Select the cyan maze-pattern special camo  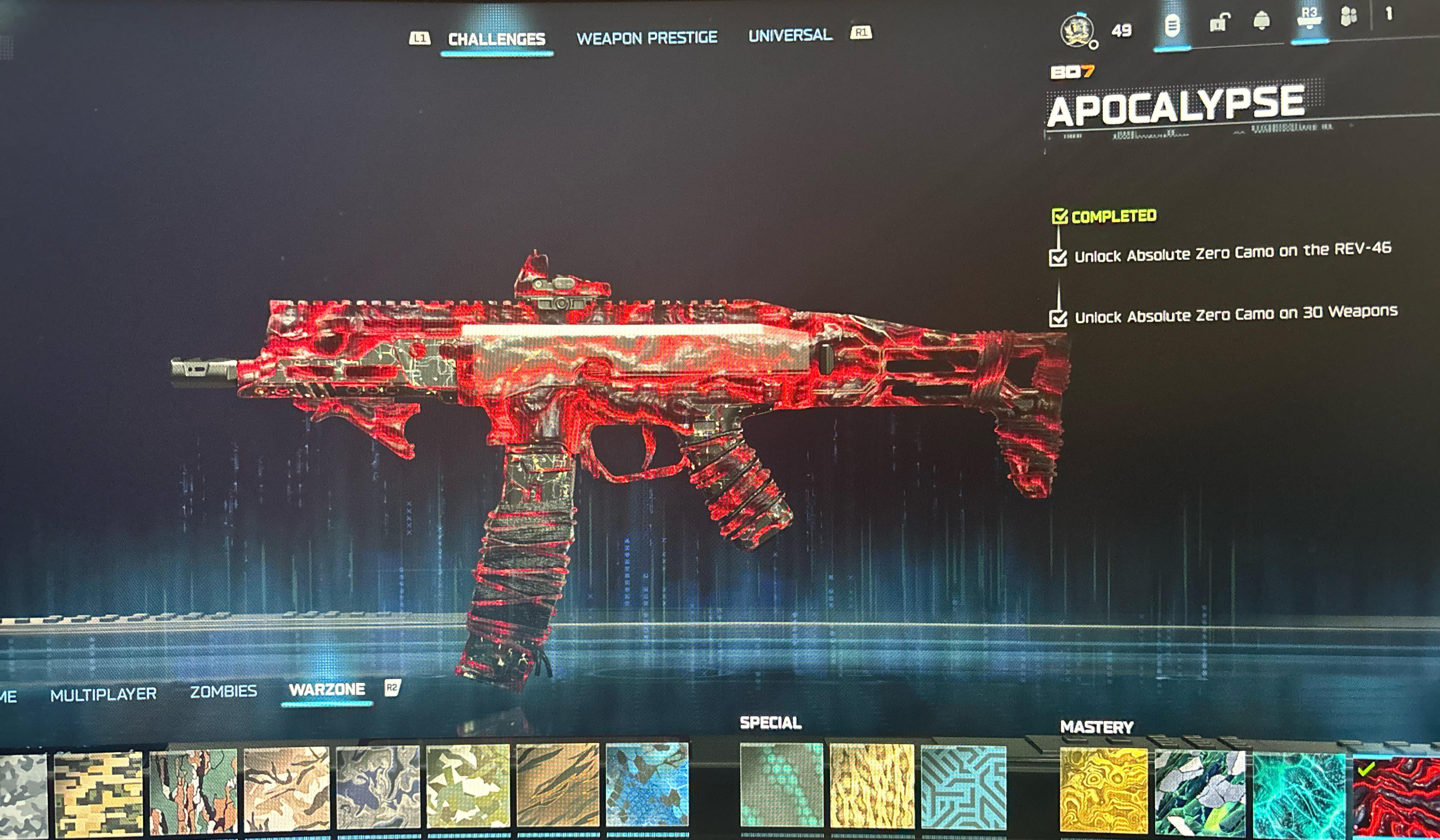coord(963,786)
